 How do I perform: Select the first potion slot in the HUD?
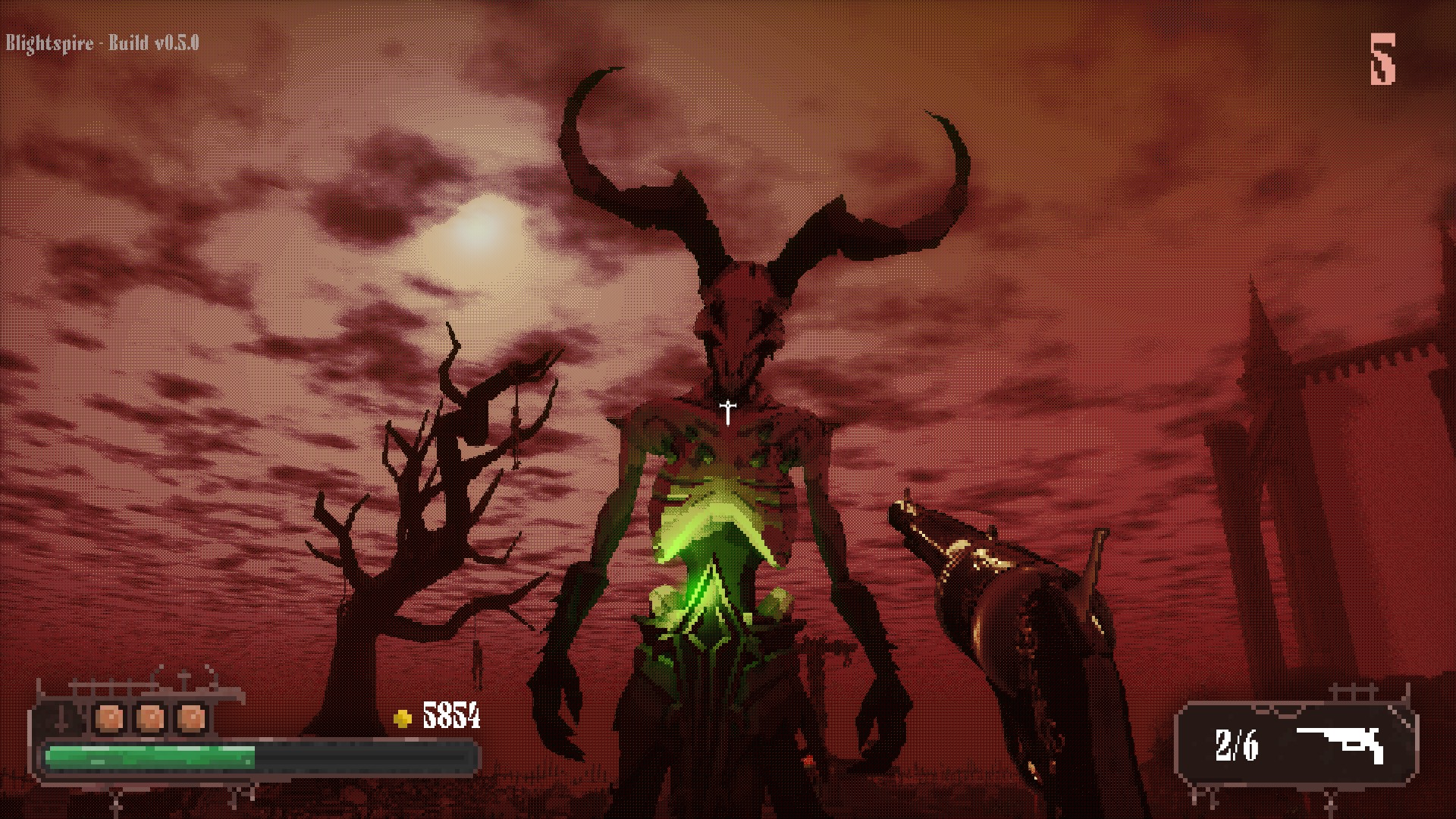108,718
